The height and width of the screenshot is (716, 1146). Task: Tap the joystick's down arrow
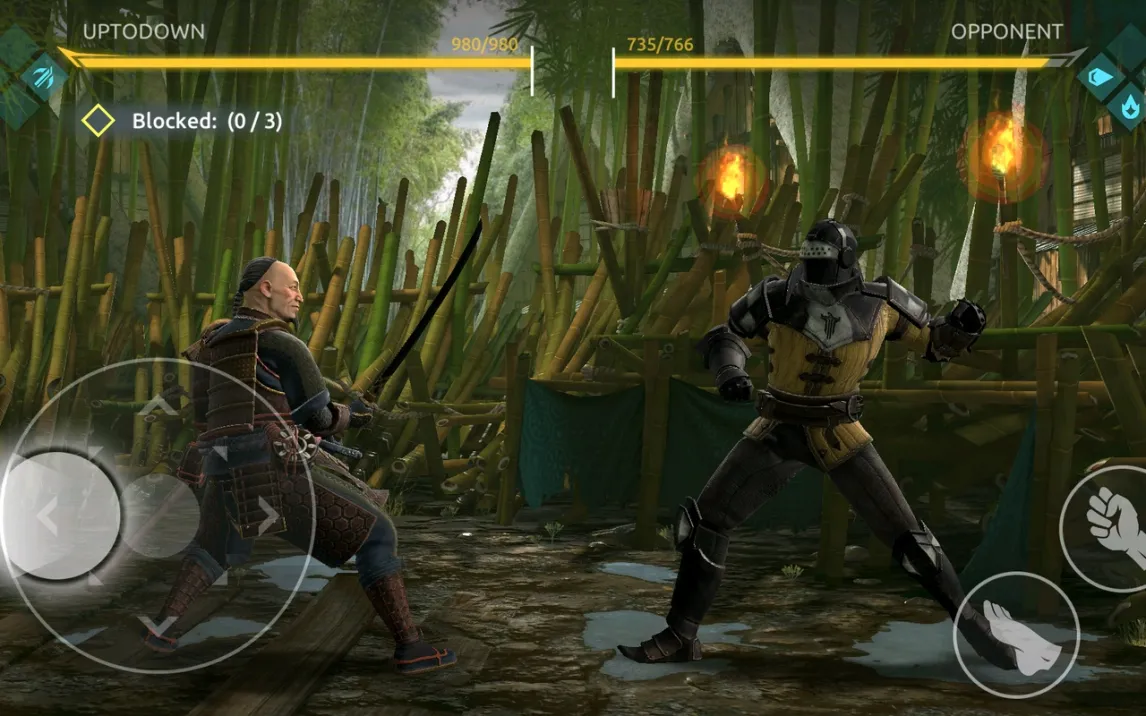(x=160, y=627)
